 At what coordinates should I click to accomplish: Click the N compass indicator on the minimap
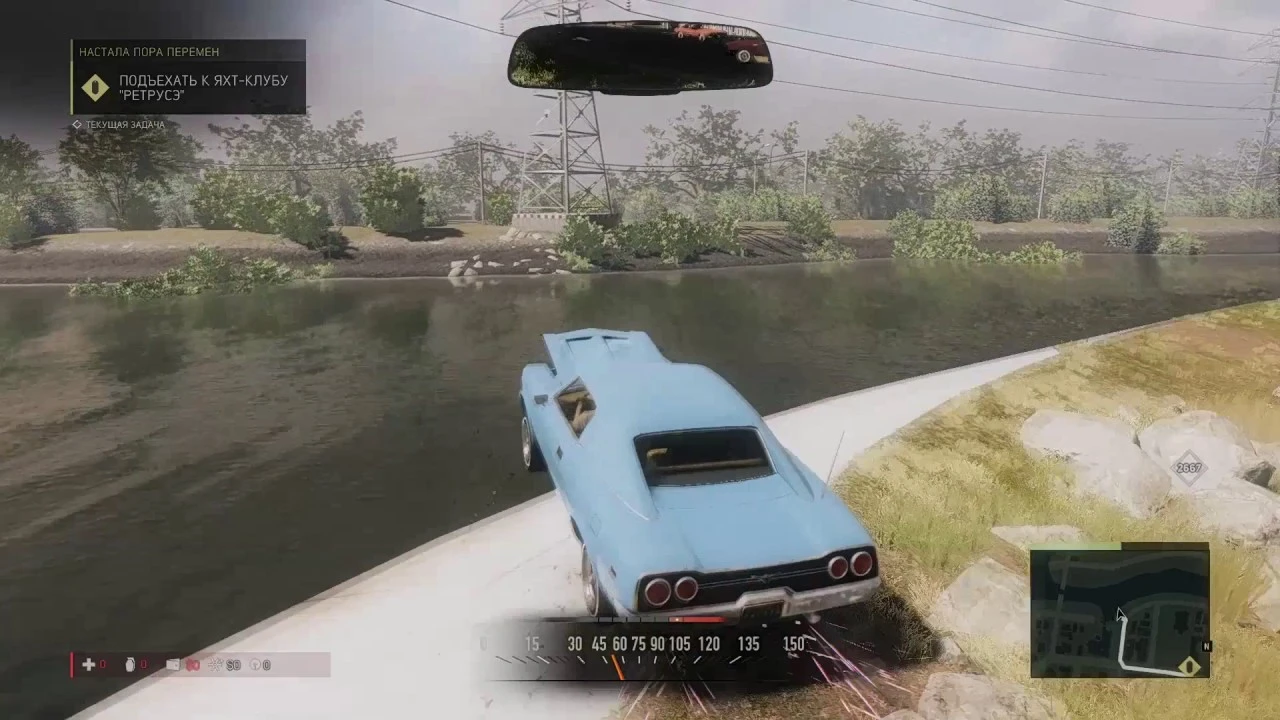(x=1205, y=647)
